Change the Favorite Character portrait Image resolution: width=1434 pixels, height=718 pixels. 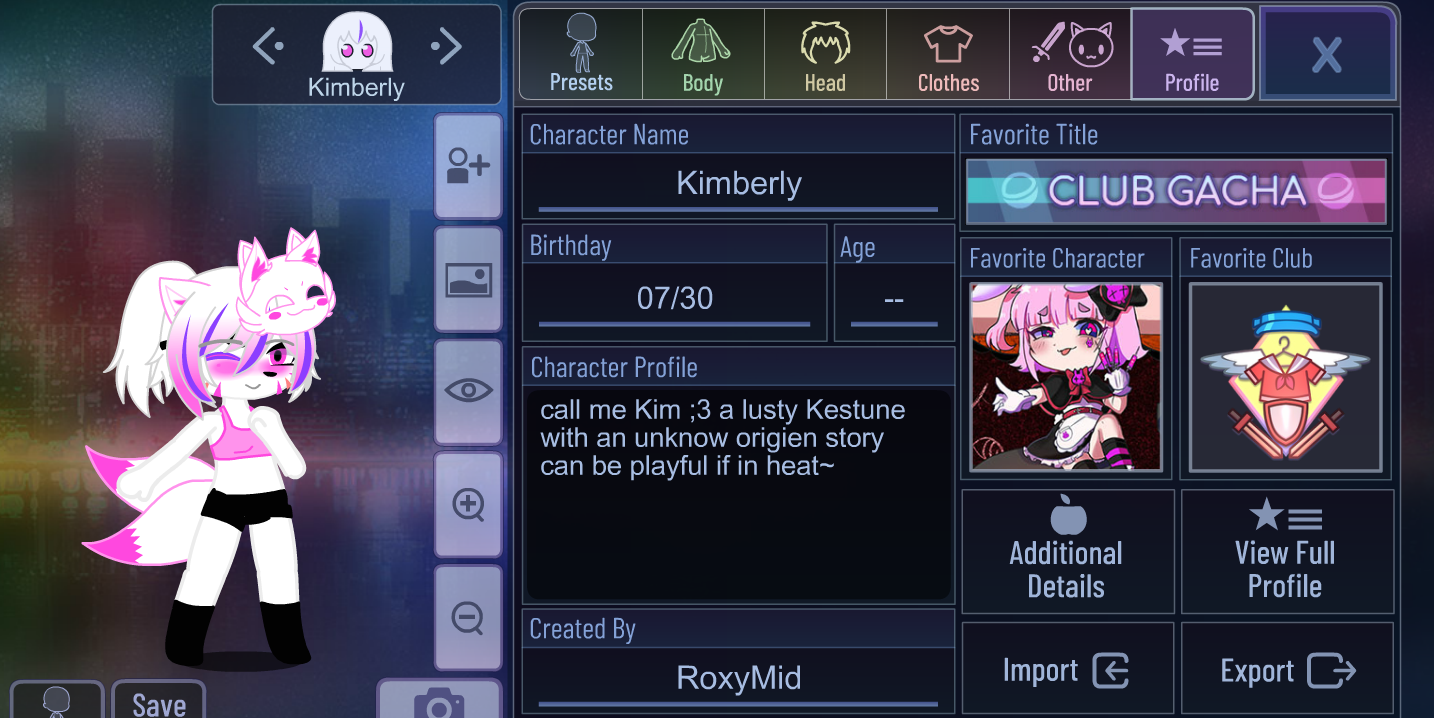click(x=1066, y=377)
